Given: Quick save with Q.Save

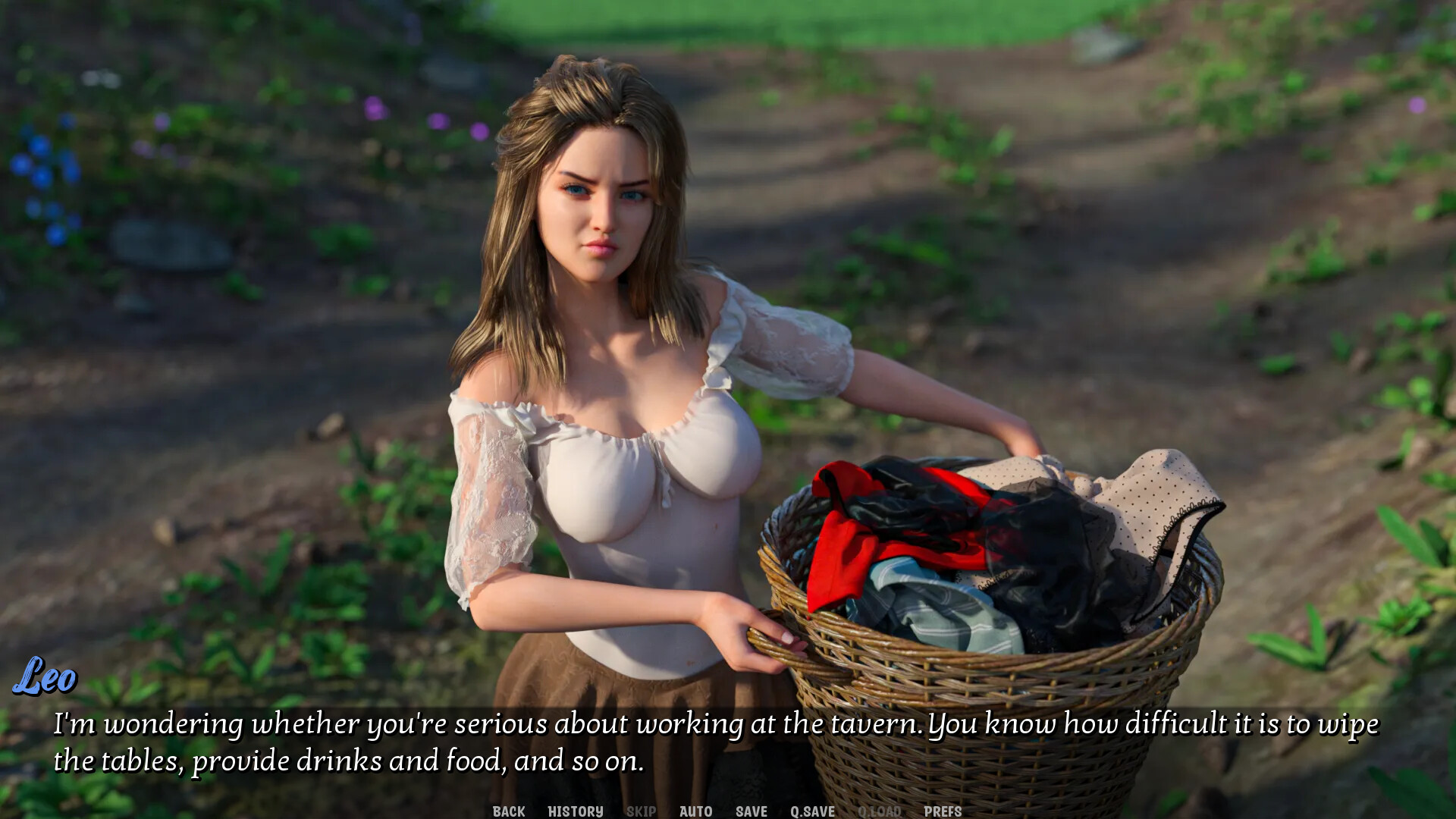Looking at the screenshot, I should tap(812, 811).
